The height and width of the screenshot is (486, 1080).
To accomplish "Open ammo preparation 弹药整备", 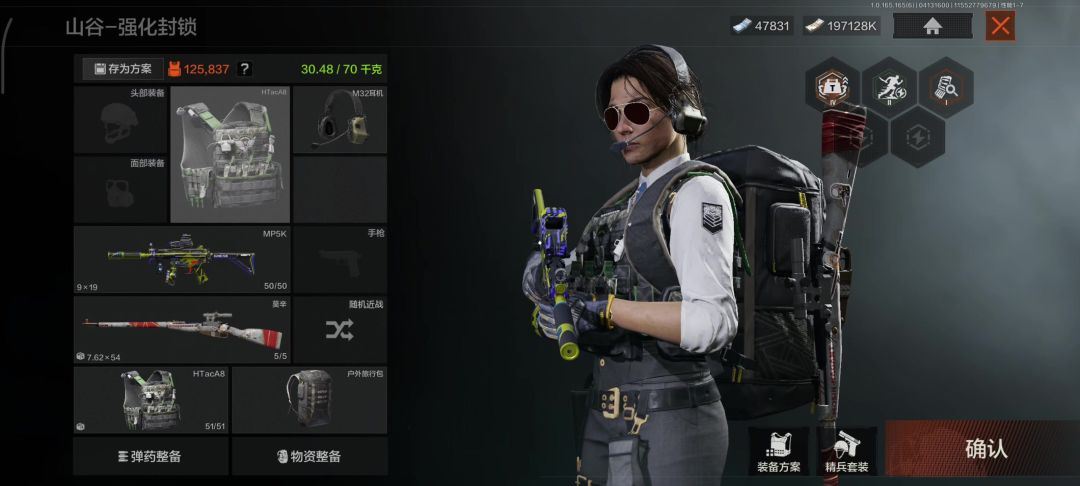I will coord(151,456).
